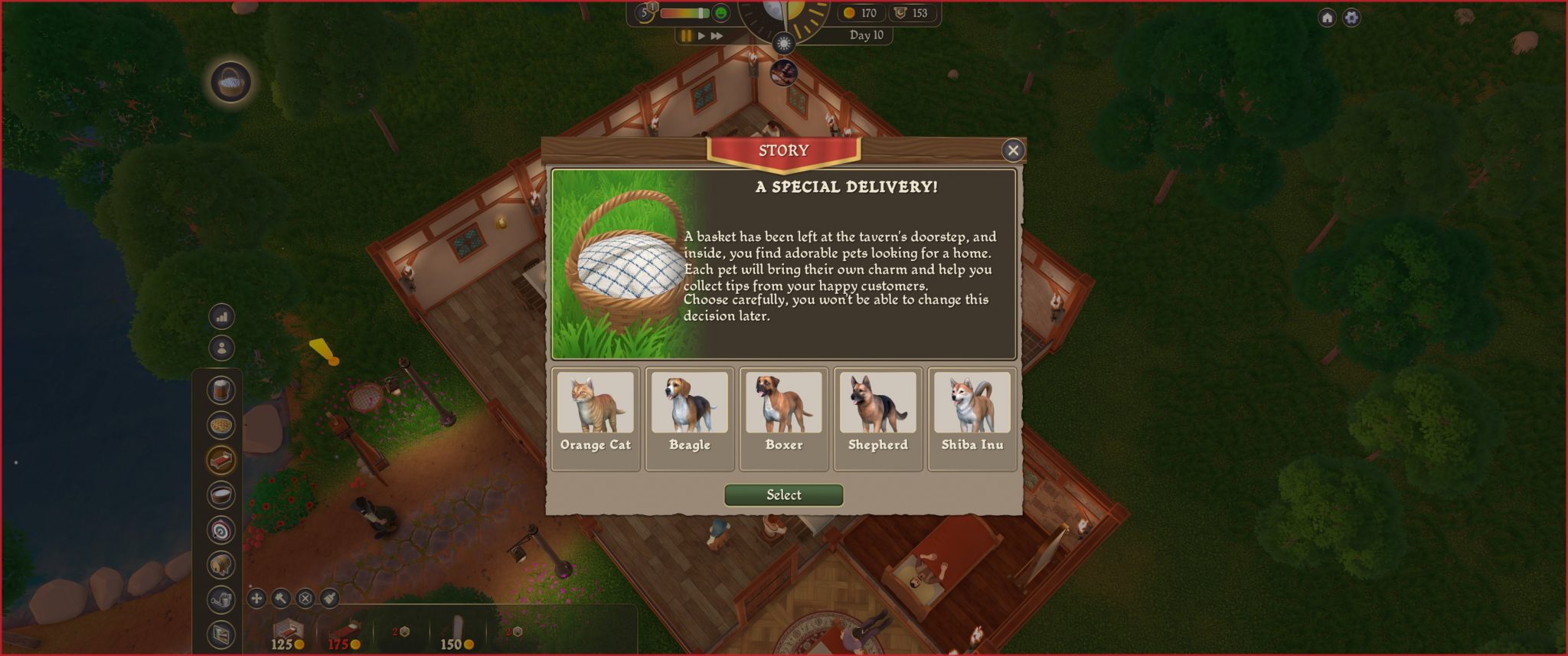Pick the Shiba Inu pet card
This screenshot has width=1568, height=656.
972,418
